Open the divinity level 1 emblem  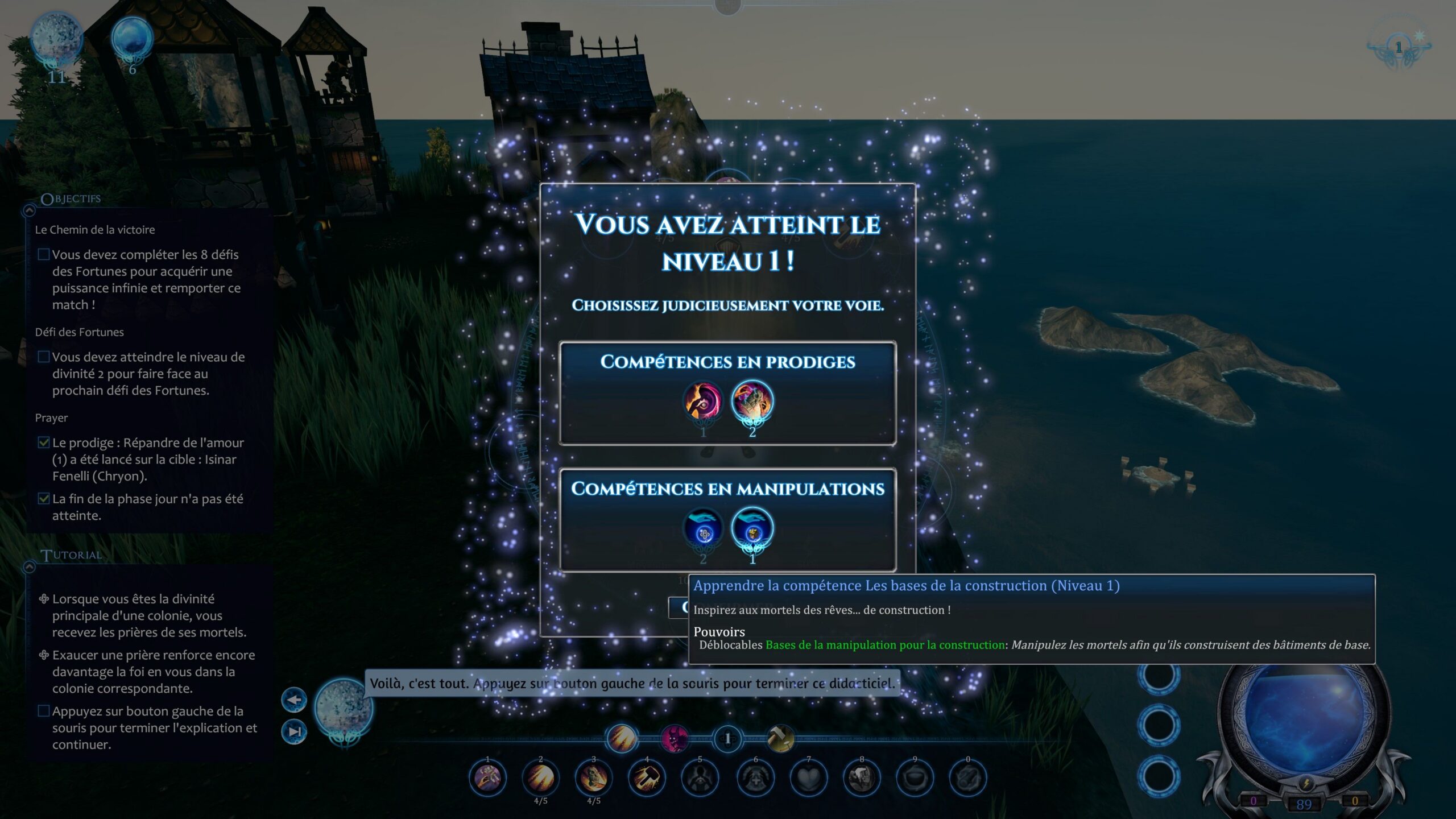[1399, 48]
